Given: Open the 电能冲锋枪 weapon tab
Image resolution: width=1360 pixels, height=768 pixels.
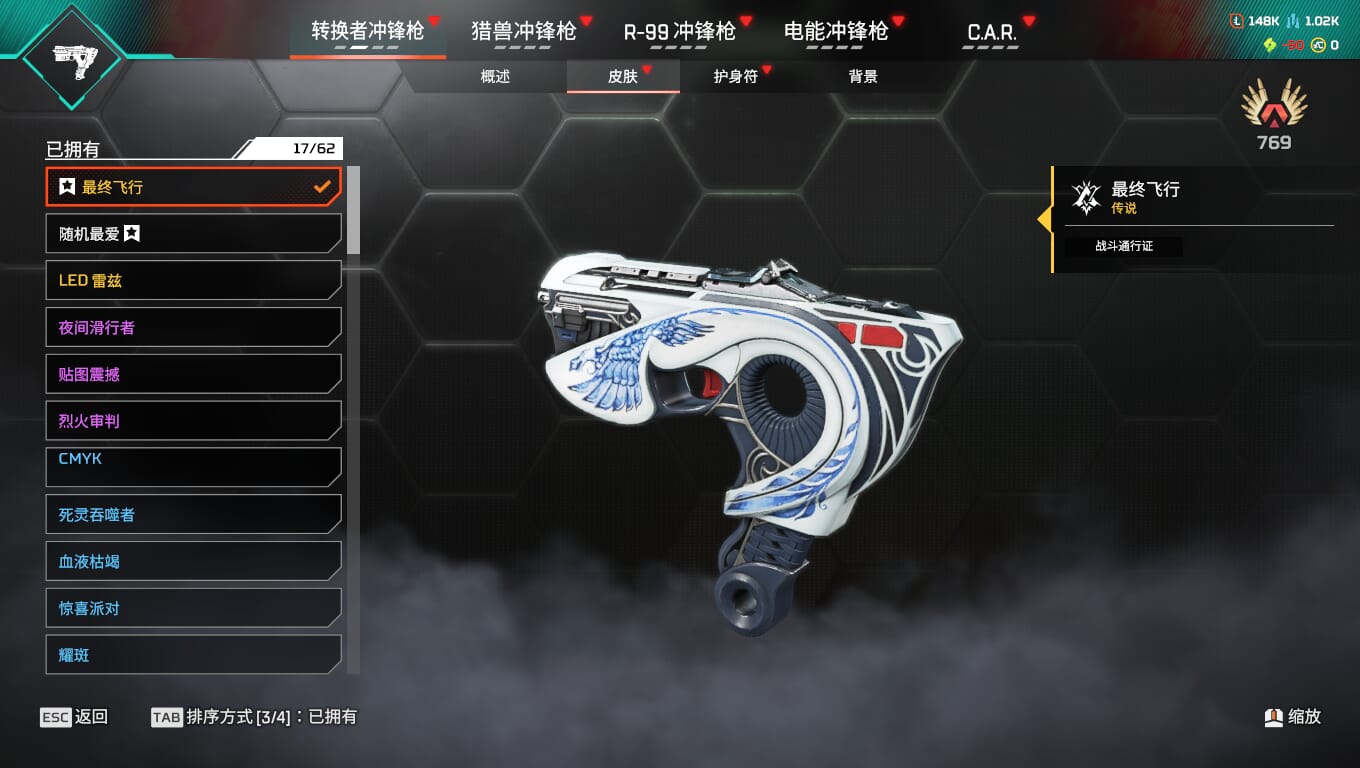Looking at the screenshot, I should click(x=836, y=31).
